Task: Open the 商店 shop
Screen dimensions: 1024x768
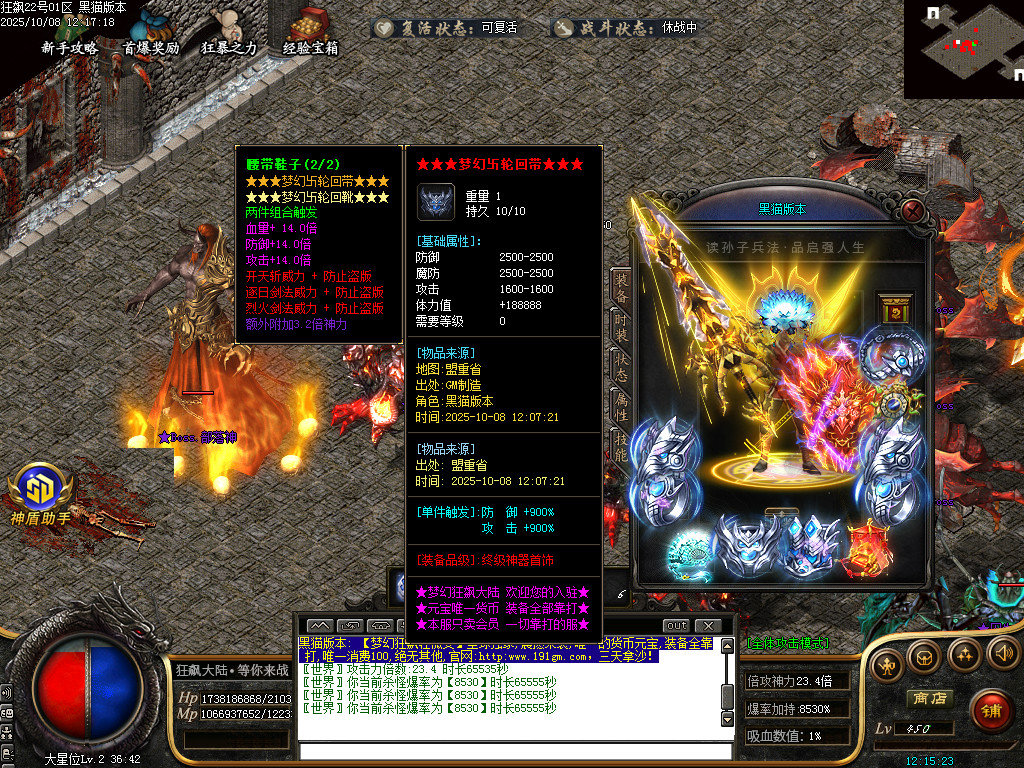Action: click(927, 698)
